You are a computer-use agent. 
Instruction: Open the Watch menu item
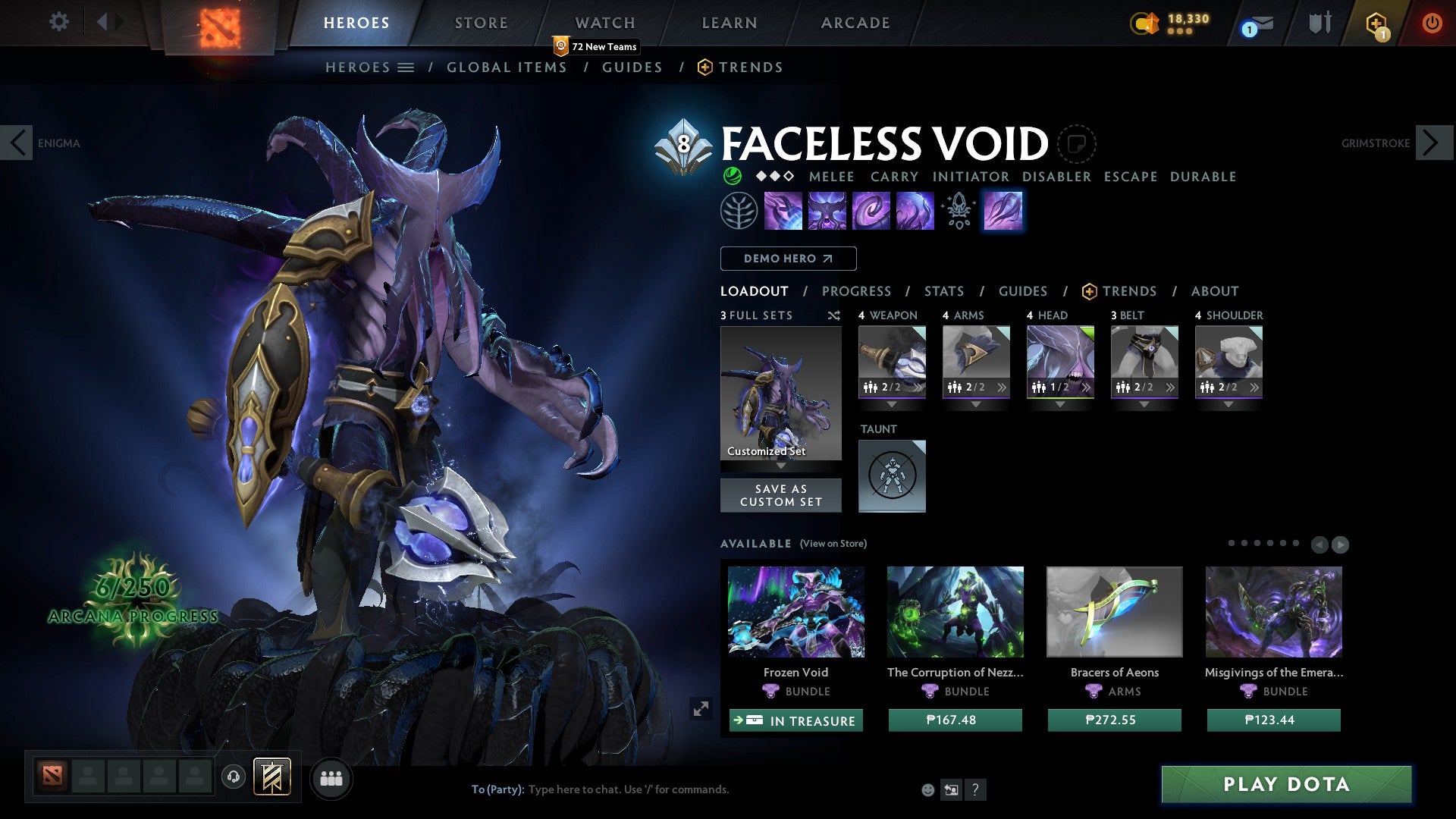point(604,22)
